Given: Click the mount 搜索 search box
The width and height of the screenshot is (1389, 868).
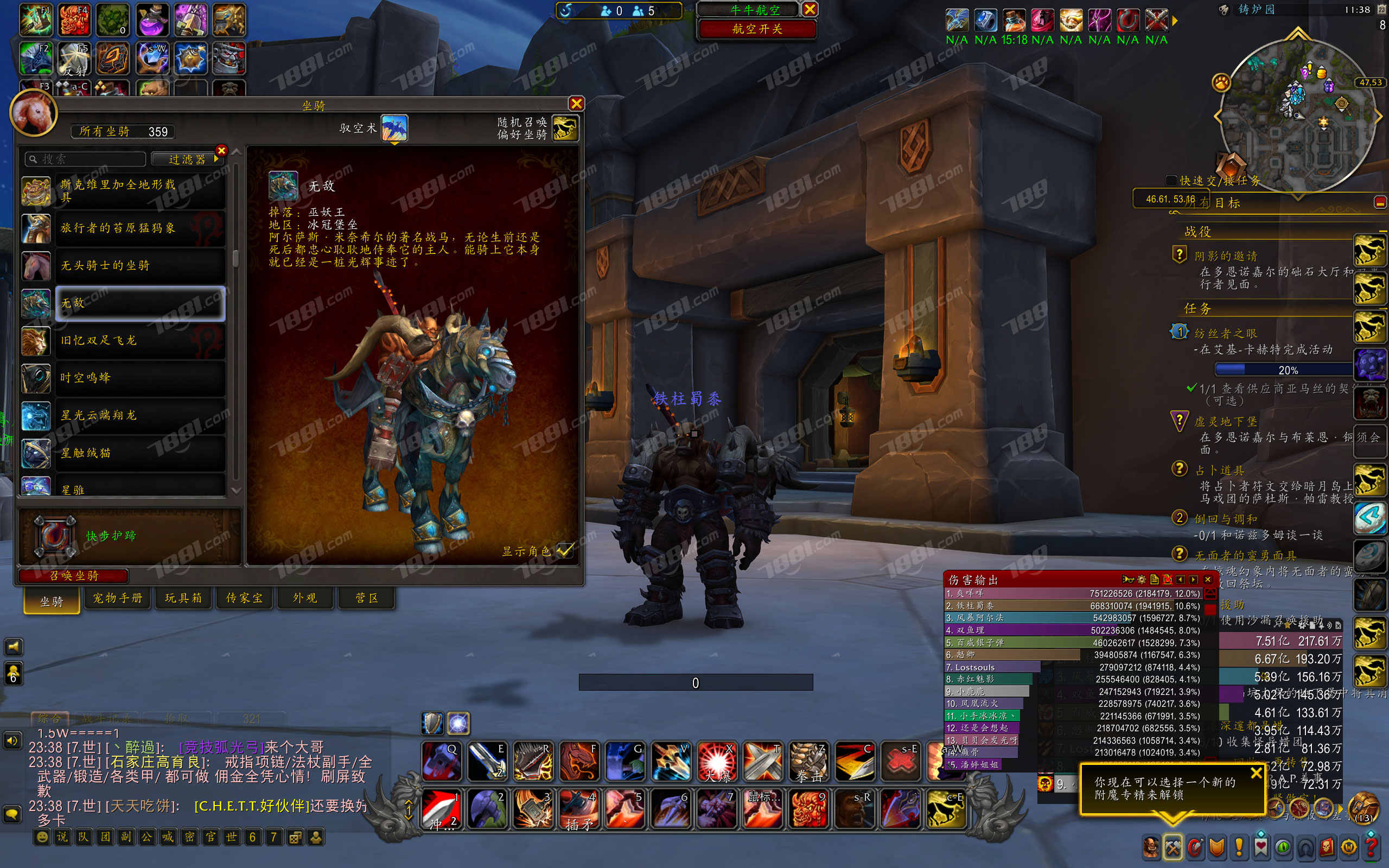Looking at the screenshot, I should coord(86,159).
